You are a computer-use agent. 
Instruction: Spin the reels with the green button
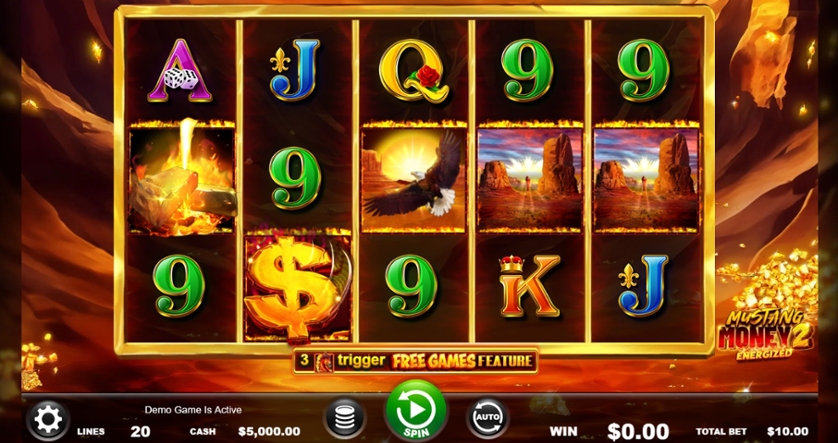coord(416,411)
